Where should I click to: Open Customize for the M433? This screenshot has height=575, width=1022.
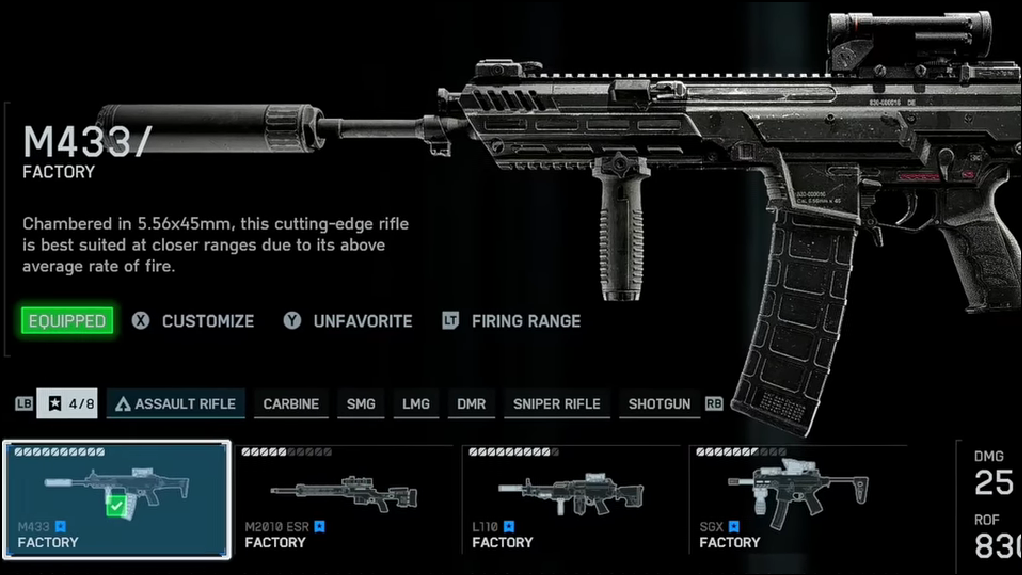[207, 321]
